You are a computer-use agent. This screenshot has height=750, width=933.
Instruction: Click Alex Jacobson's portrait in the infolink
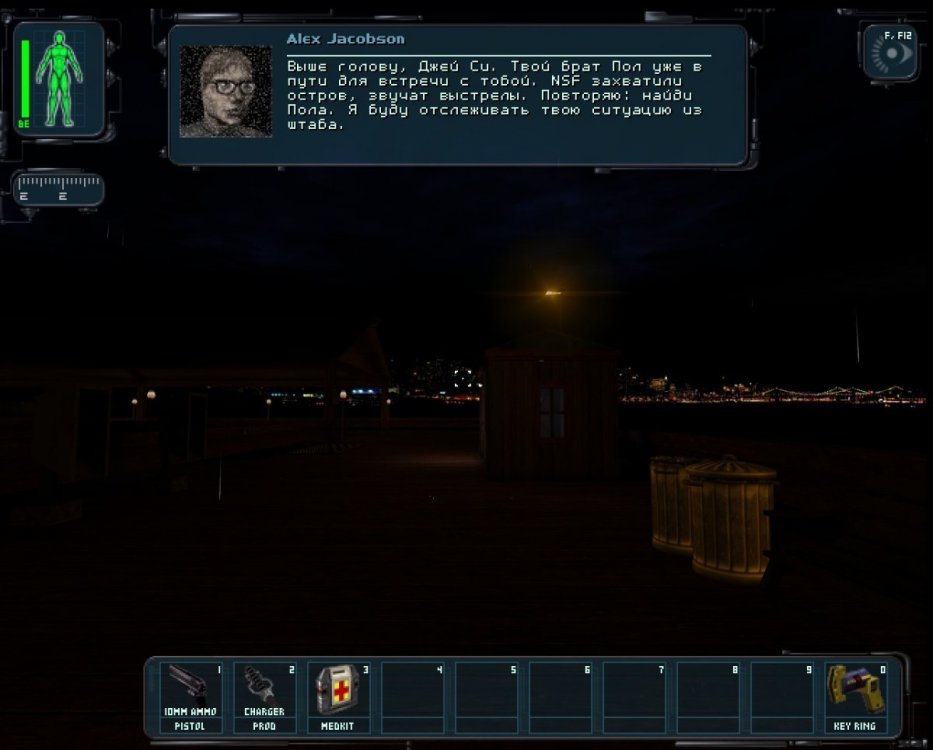(225, 91)
